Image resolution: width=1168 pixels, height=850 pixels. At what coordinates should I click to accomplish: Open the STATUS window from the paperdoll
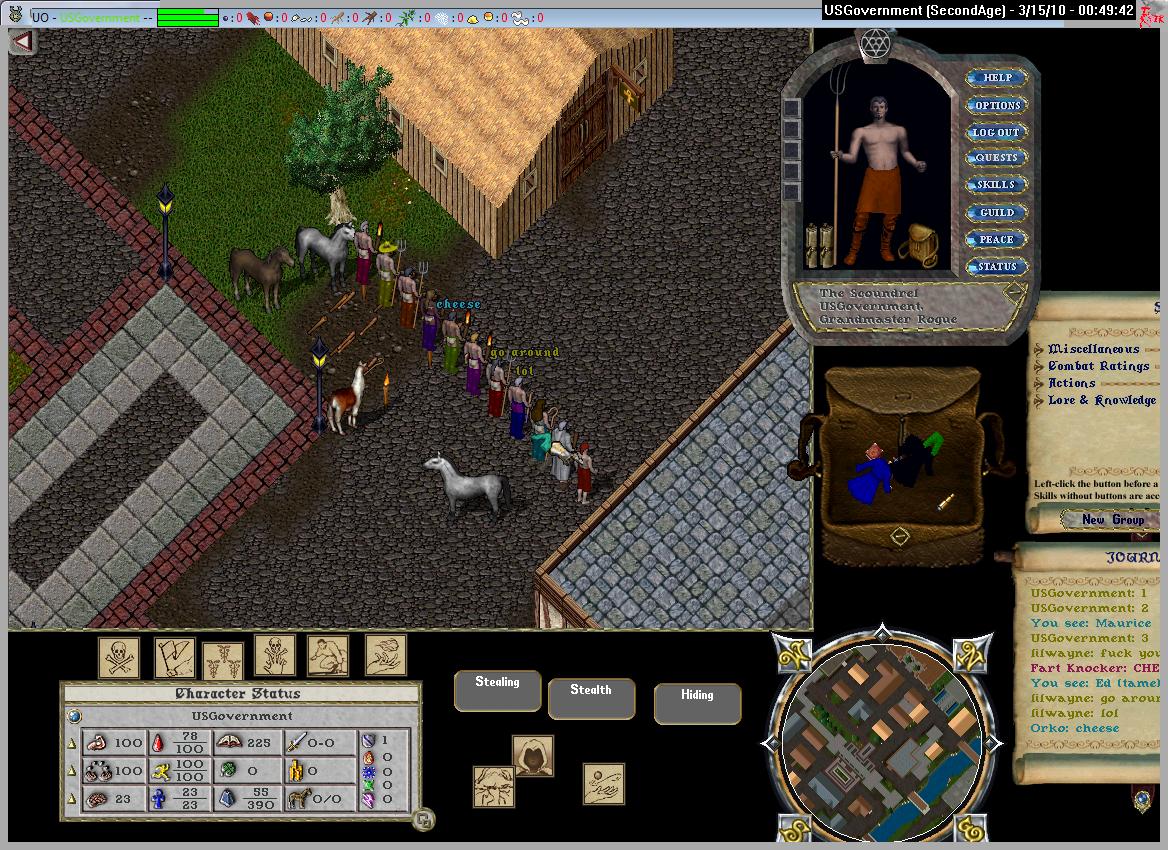[x=996, y=266]
